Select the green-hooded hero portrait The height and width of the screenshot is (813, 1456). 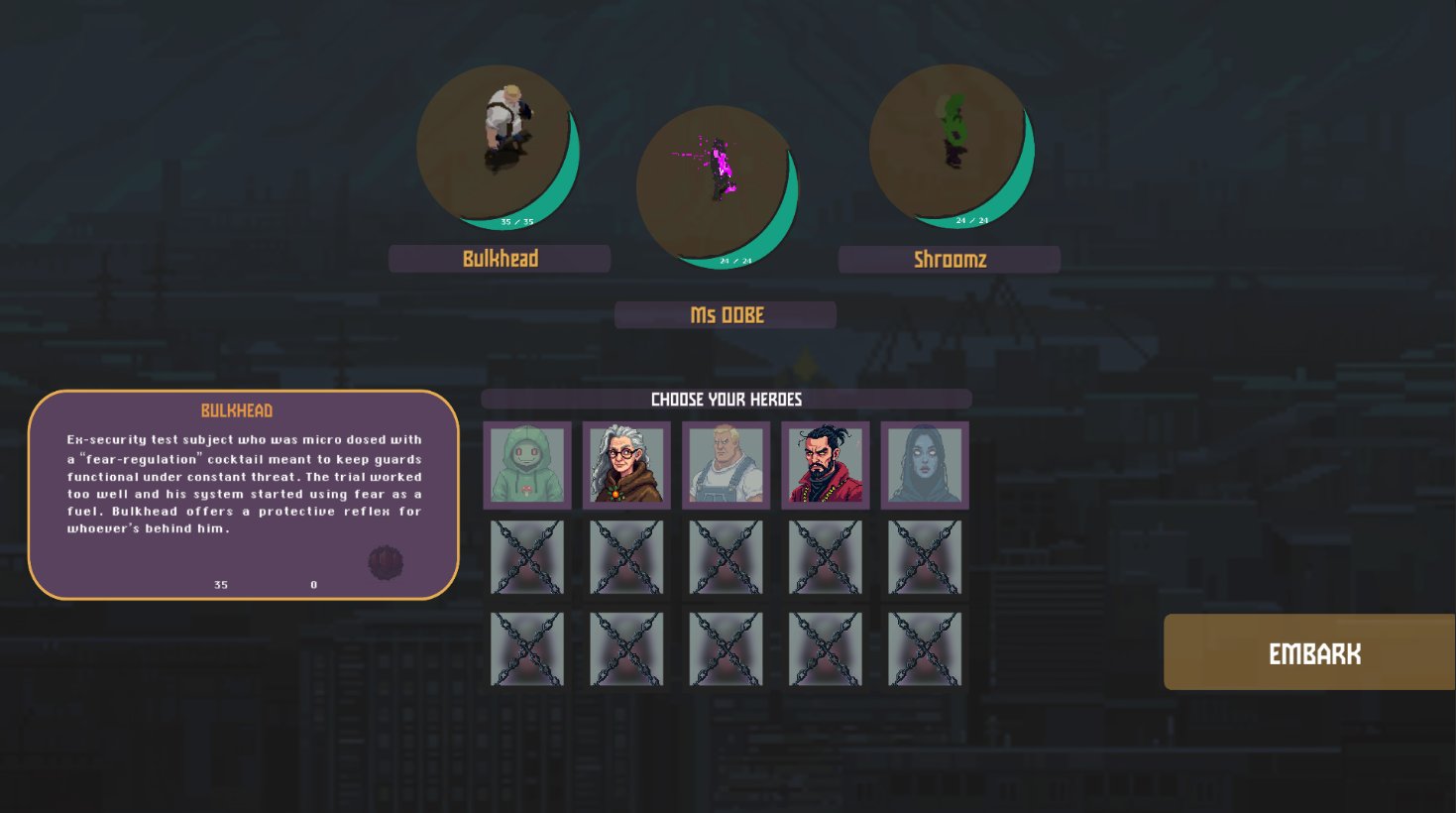click(527, 465)
